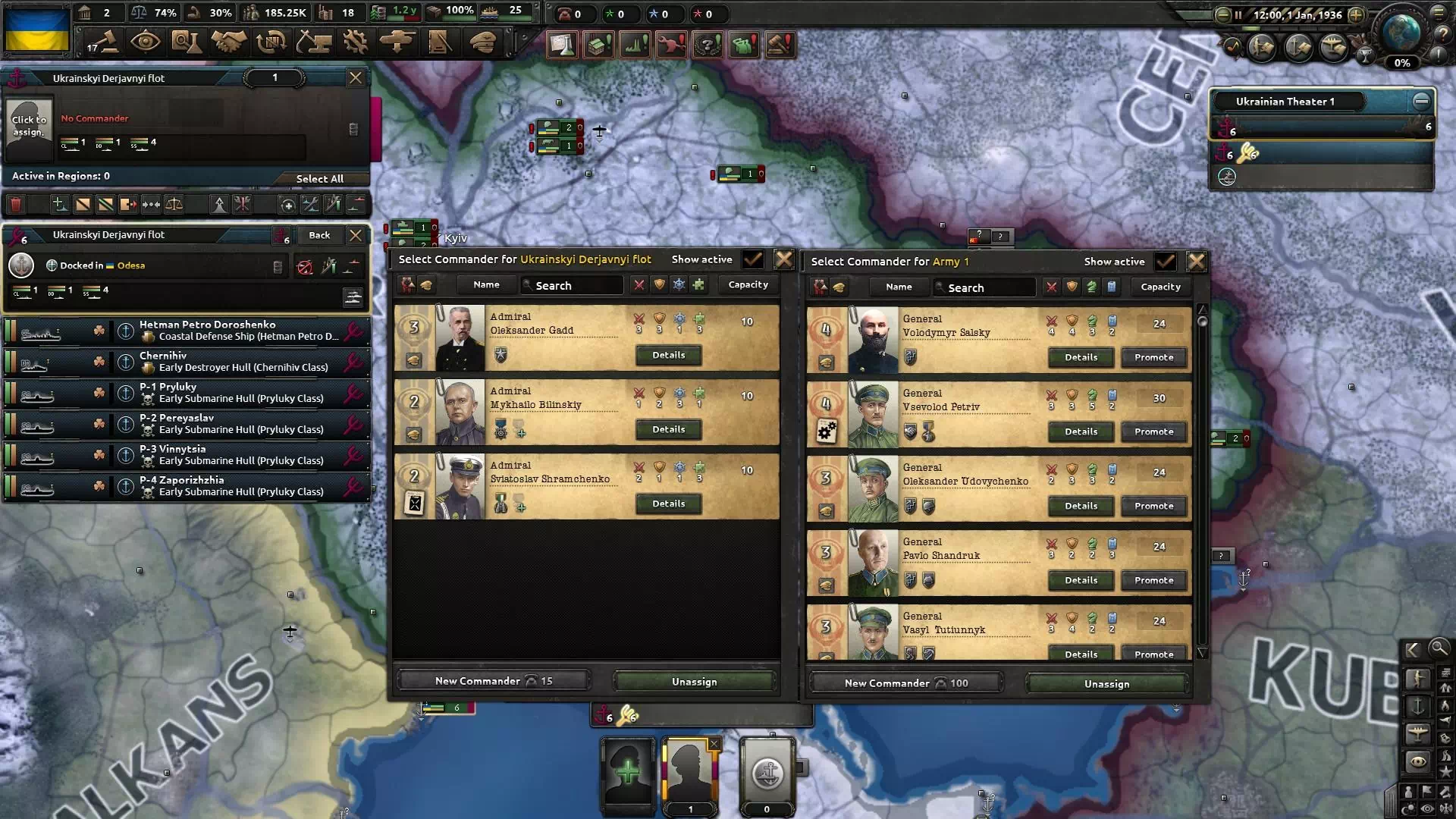Promote General Vsevolod Petriv
The height and width of the screenshot is (819, 1456).
[1153, 431]
